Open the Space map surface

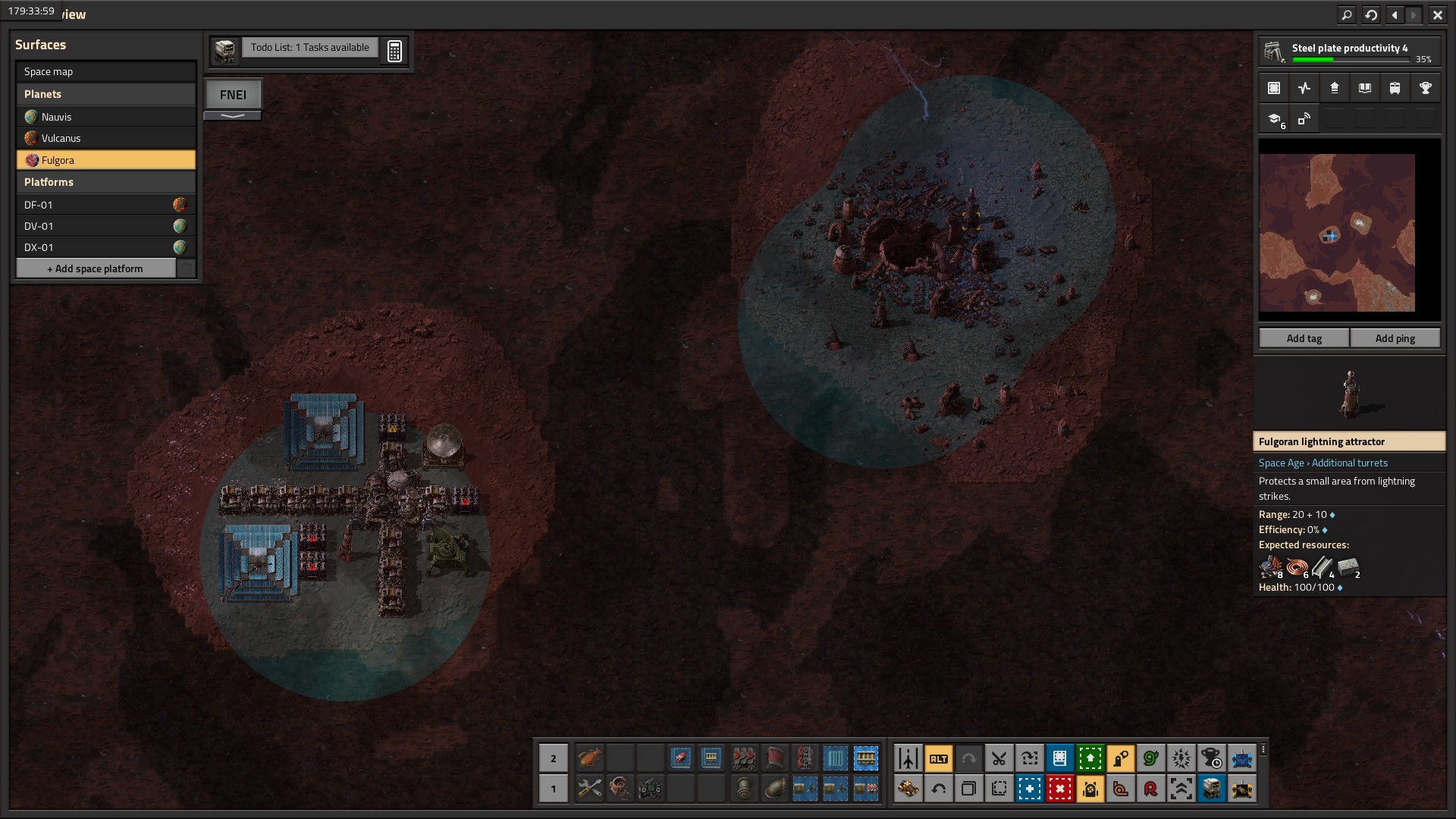click(x=105, y=72)
